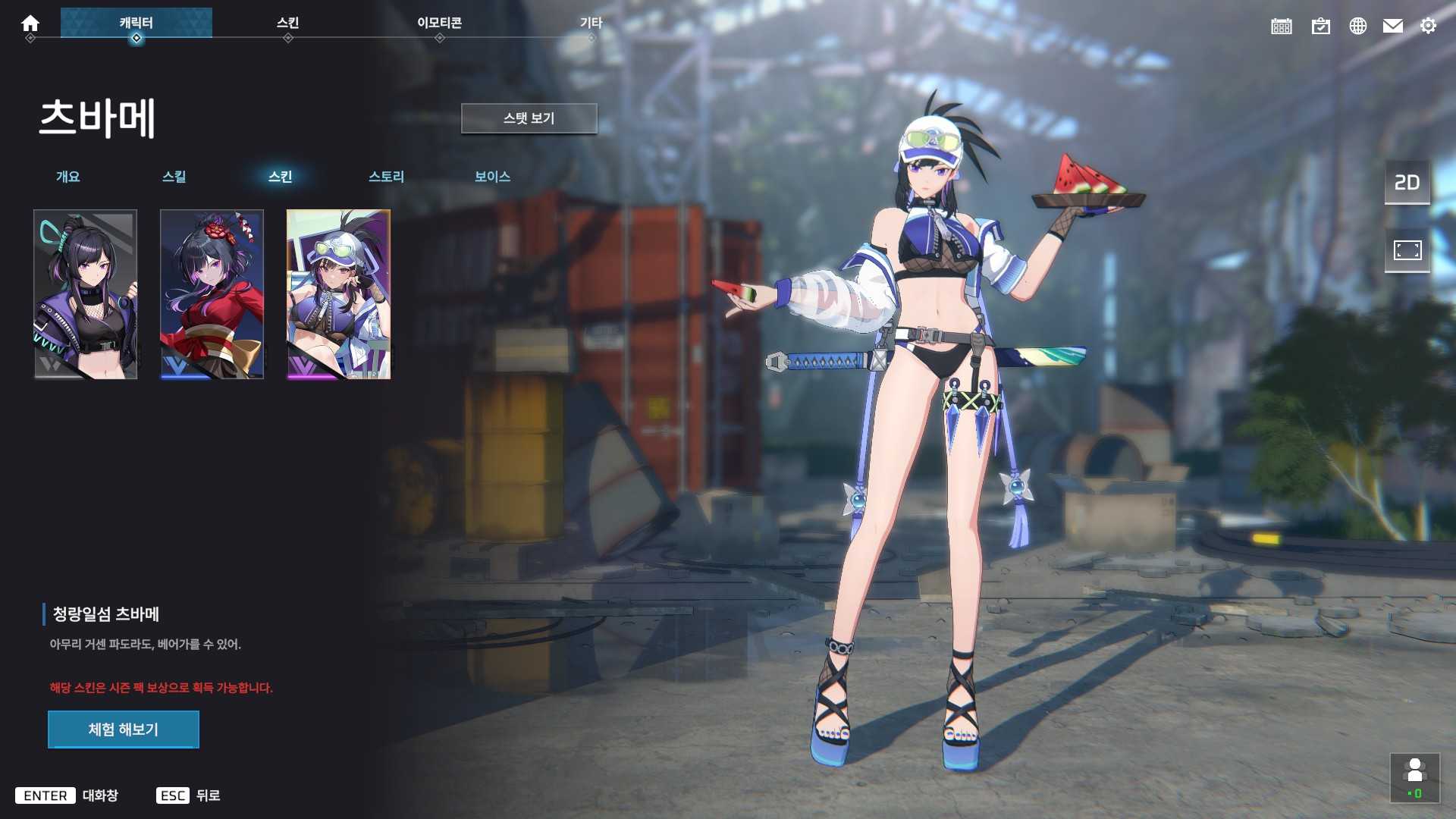The width and height of the screenshot is (1456, 819).
Task: Open the check-in clipboard icon
Action: [1321, 26]
